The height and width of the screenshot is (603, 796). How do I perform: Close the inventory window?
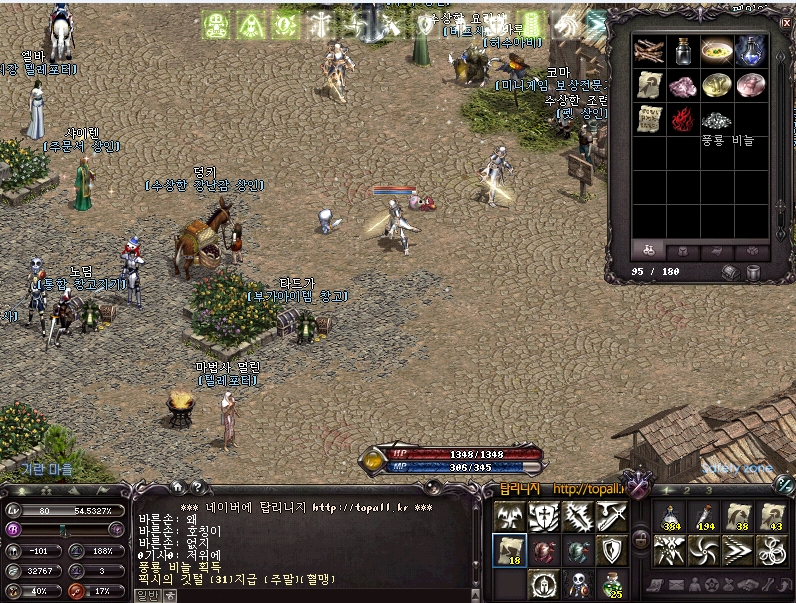click(785, 23)
